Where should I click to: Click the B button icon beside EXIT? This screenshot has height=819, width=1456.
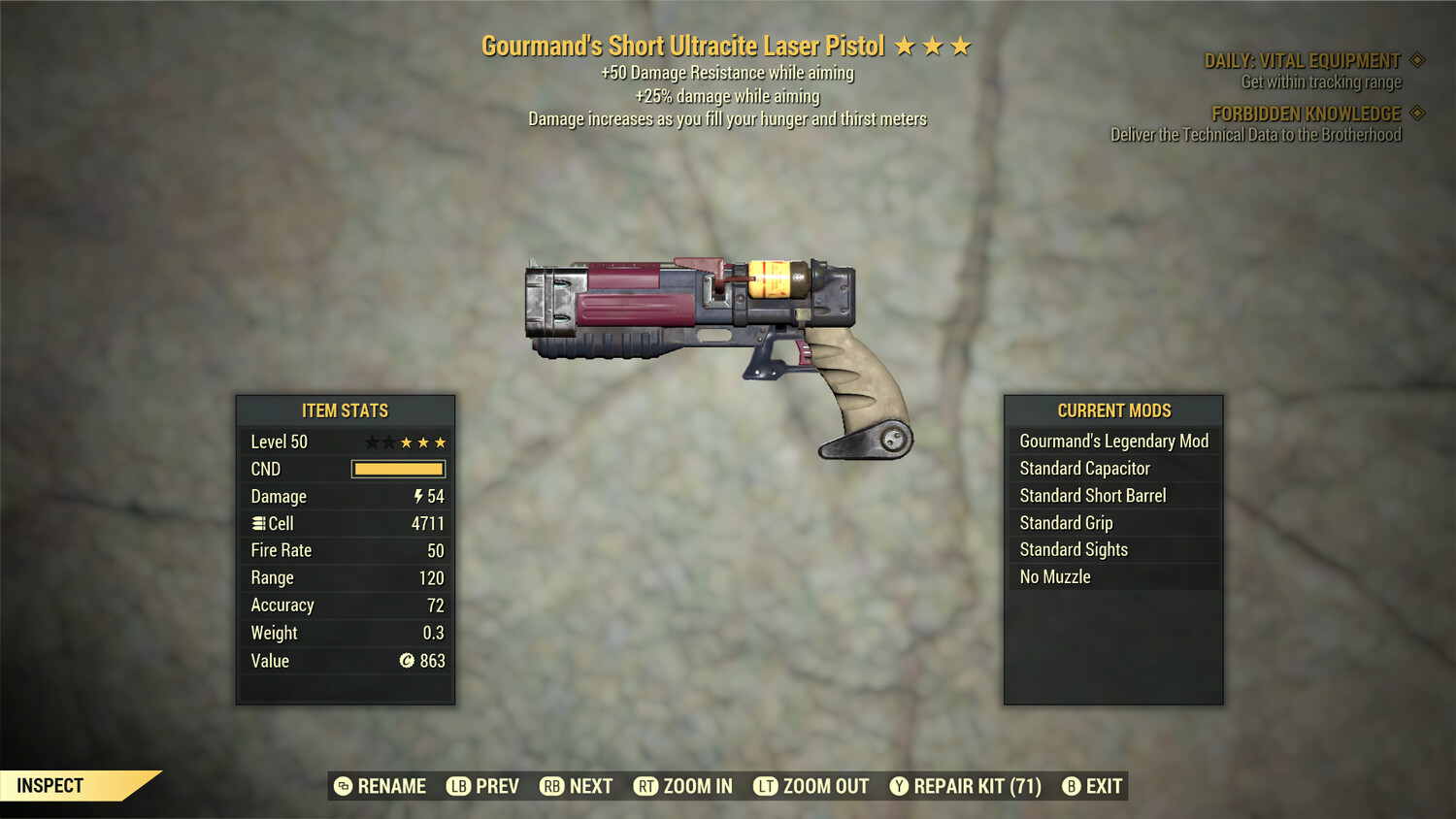click(x=1072, y=786)
